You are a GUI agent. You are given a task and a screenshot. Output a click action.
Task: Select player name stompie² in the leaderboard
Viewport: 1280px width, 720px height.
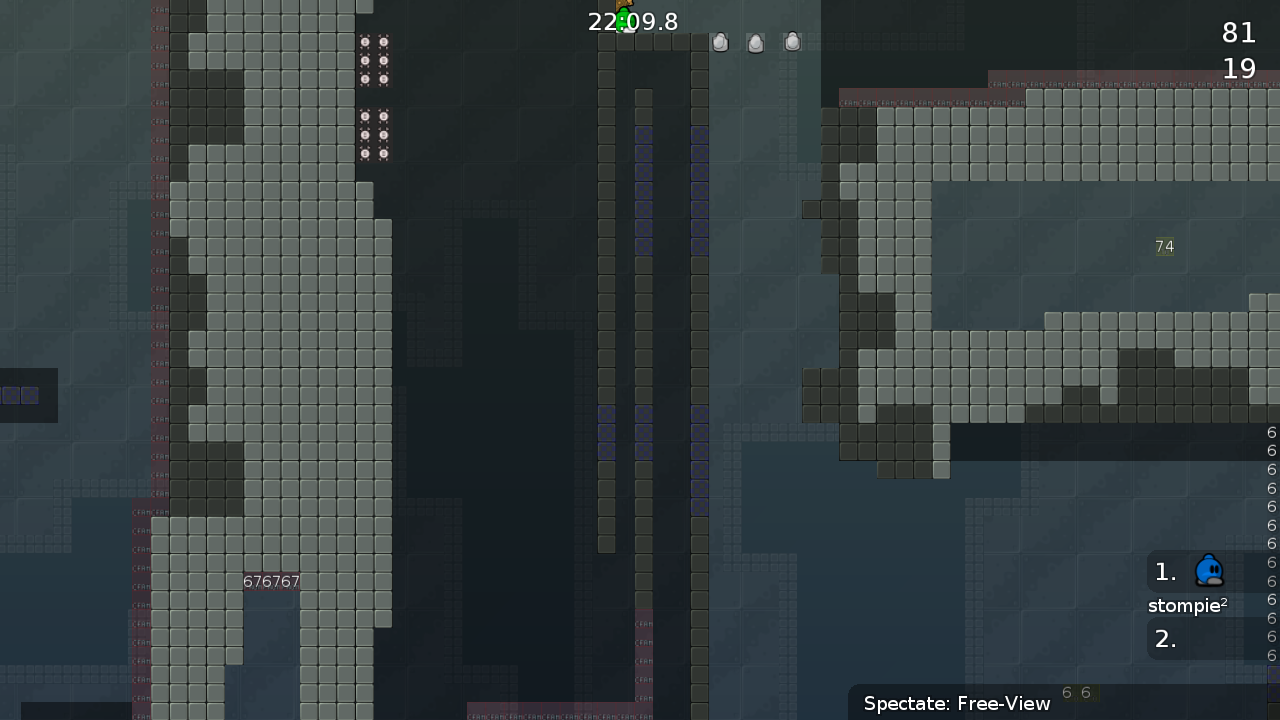(1186, 605)
